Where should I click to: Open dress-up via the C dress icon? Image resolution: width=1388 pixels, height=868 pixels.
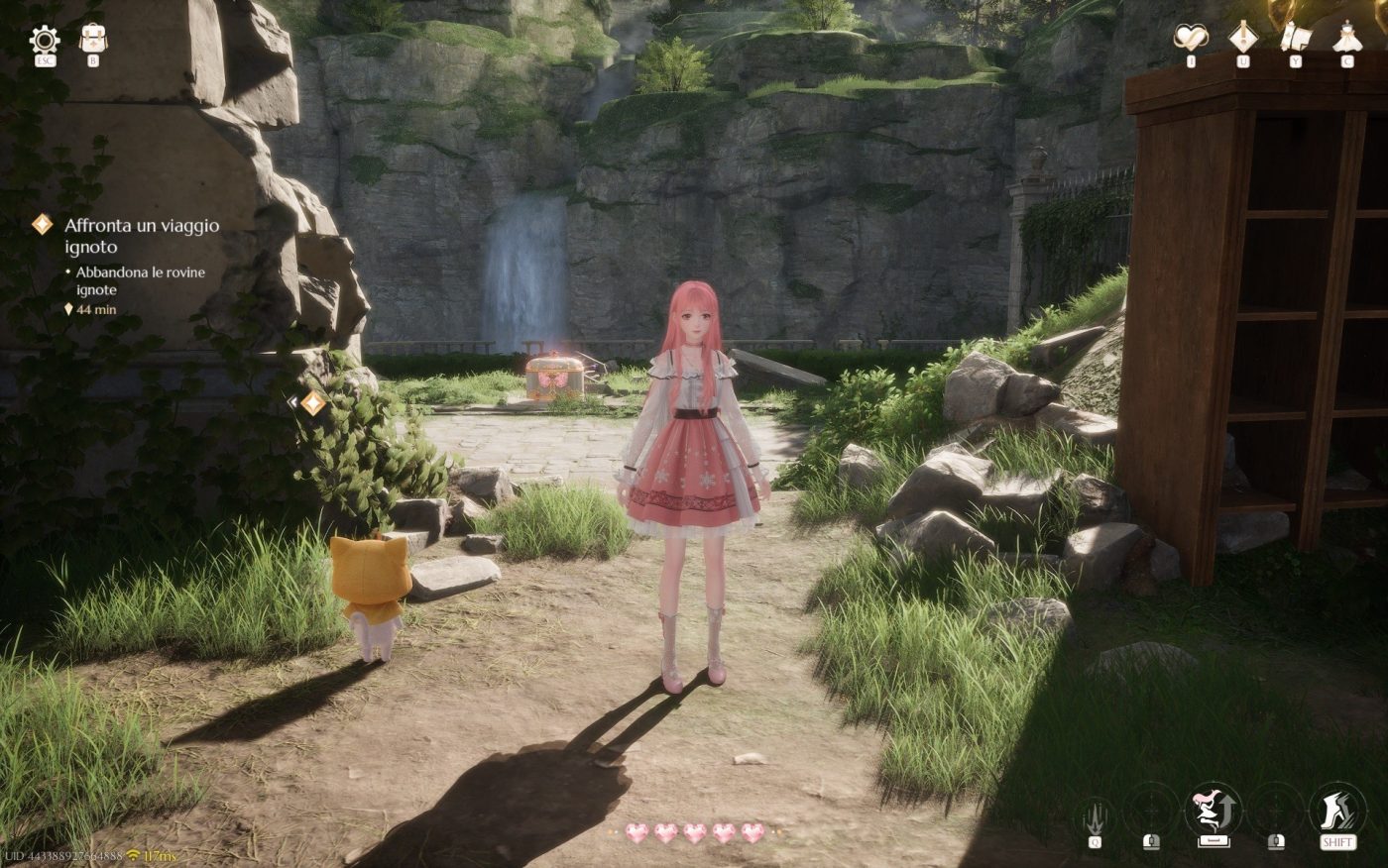coord(1345,37)
